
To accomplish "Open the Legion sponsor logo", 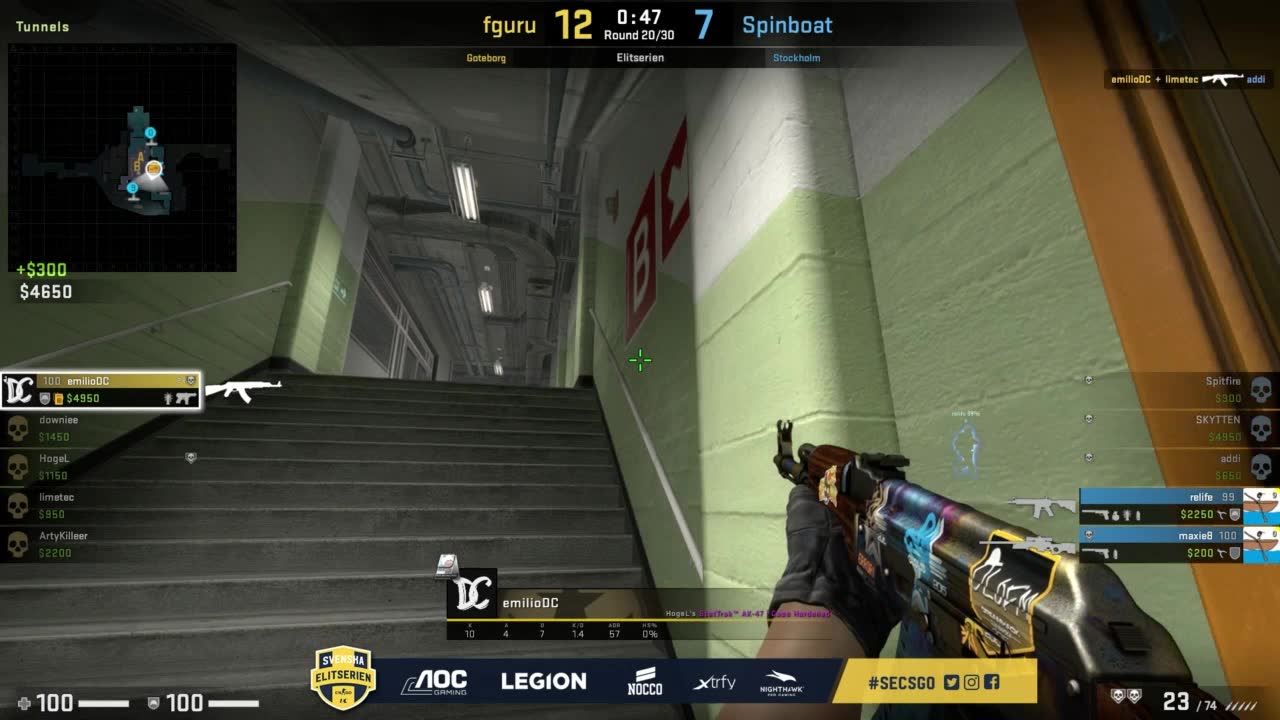I will coord(543,682).
